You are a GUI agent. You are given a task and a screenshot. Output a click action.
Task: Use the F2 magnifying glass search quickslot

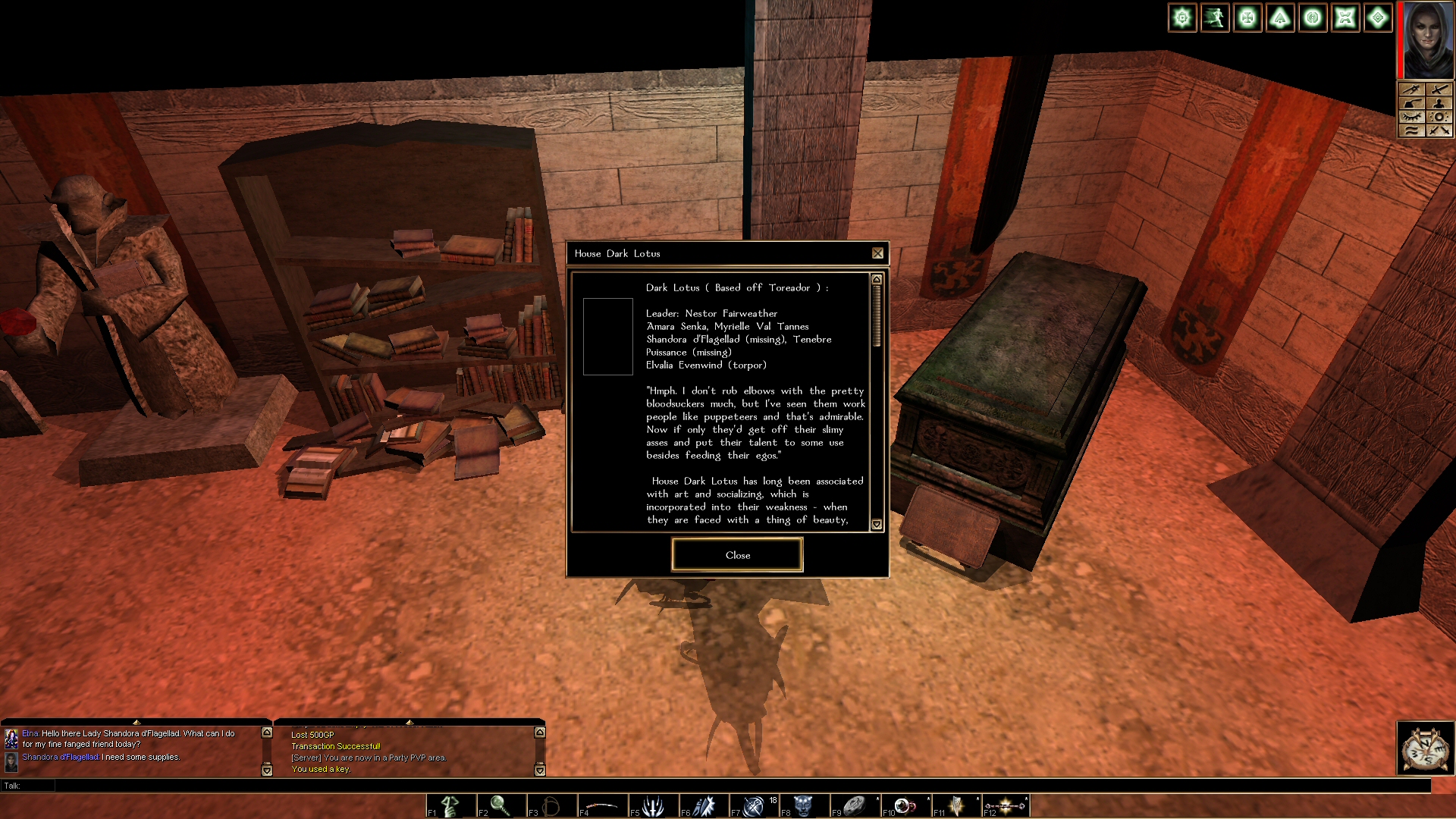tap(501, 805)
